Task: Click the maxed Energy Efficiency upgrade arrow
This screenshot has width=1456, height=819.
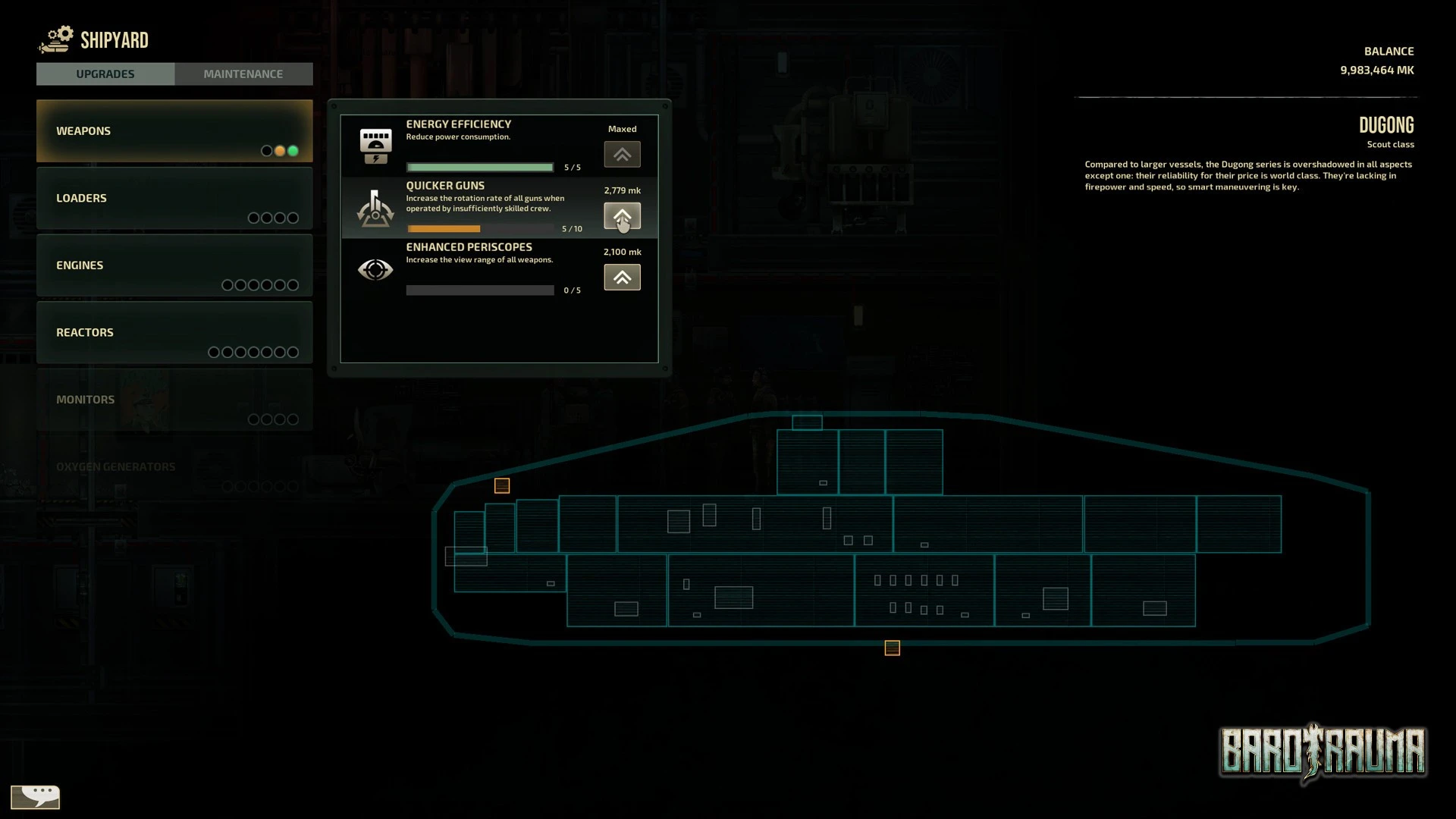Action: [622, 155]
